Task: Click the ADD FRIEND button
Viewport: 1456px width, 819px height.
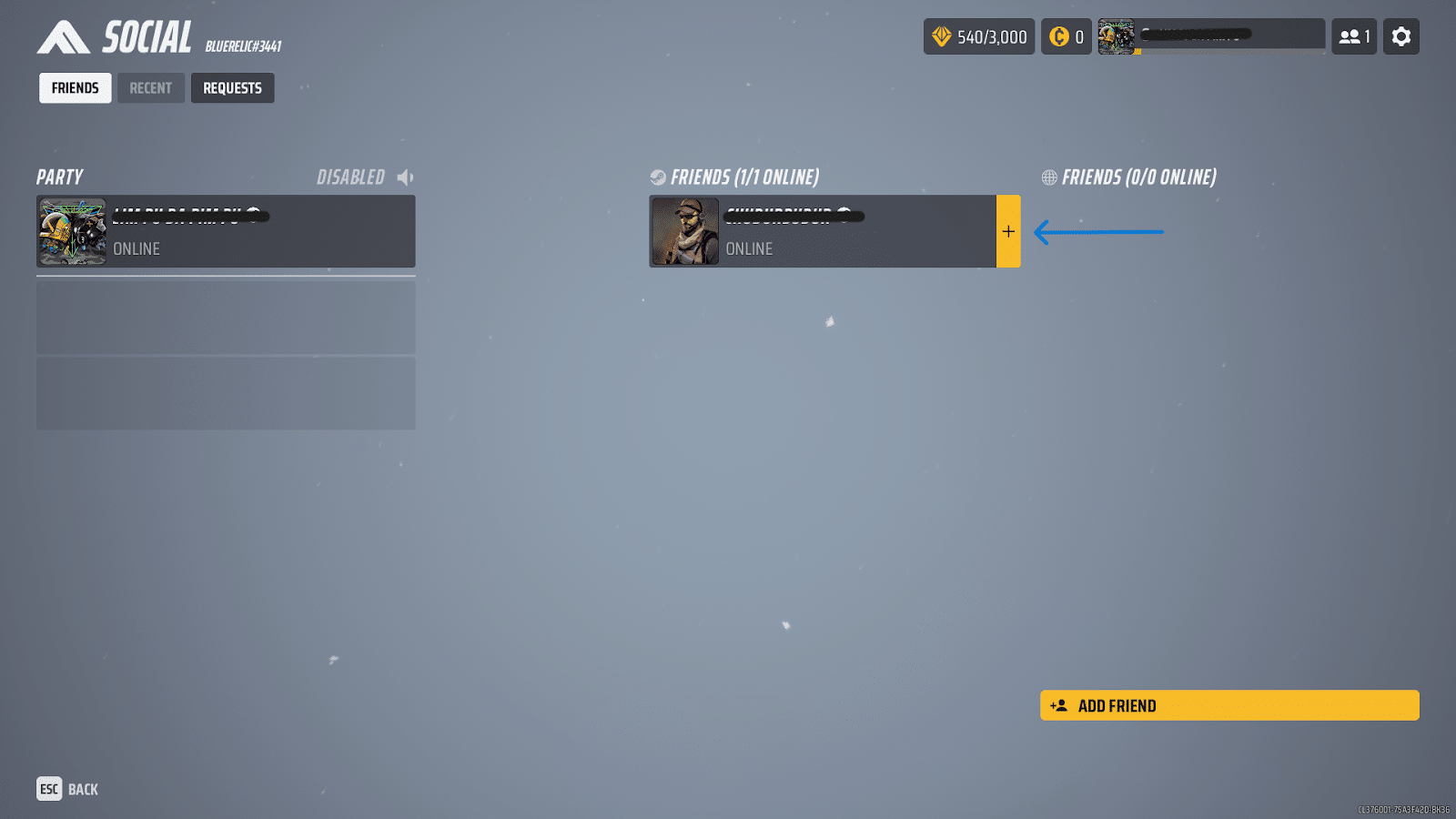Action: [x=1228, y=705]
